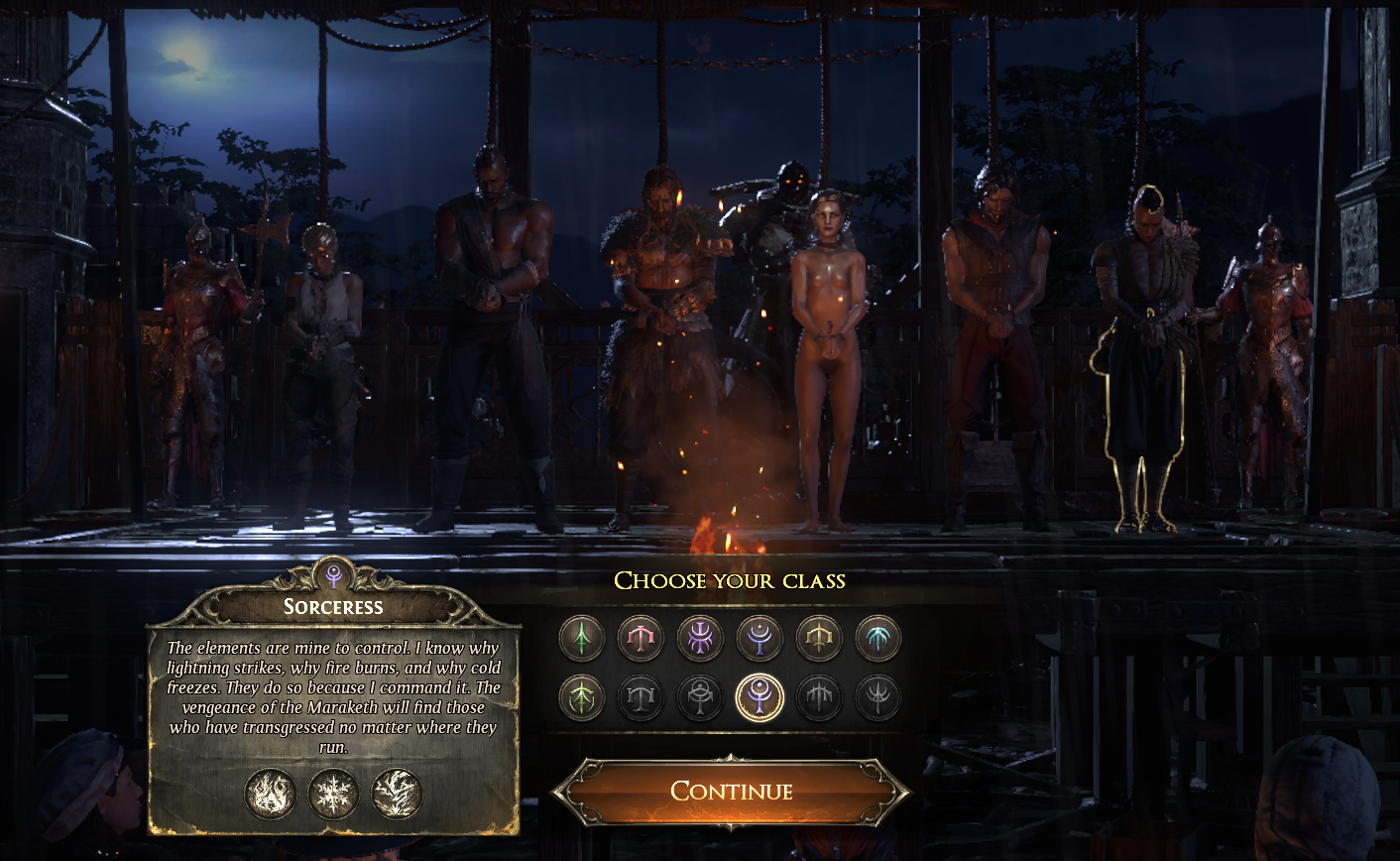Choose the green arrow class emblem
The image size is (1400, 861).
click(x=581, y=638)
